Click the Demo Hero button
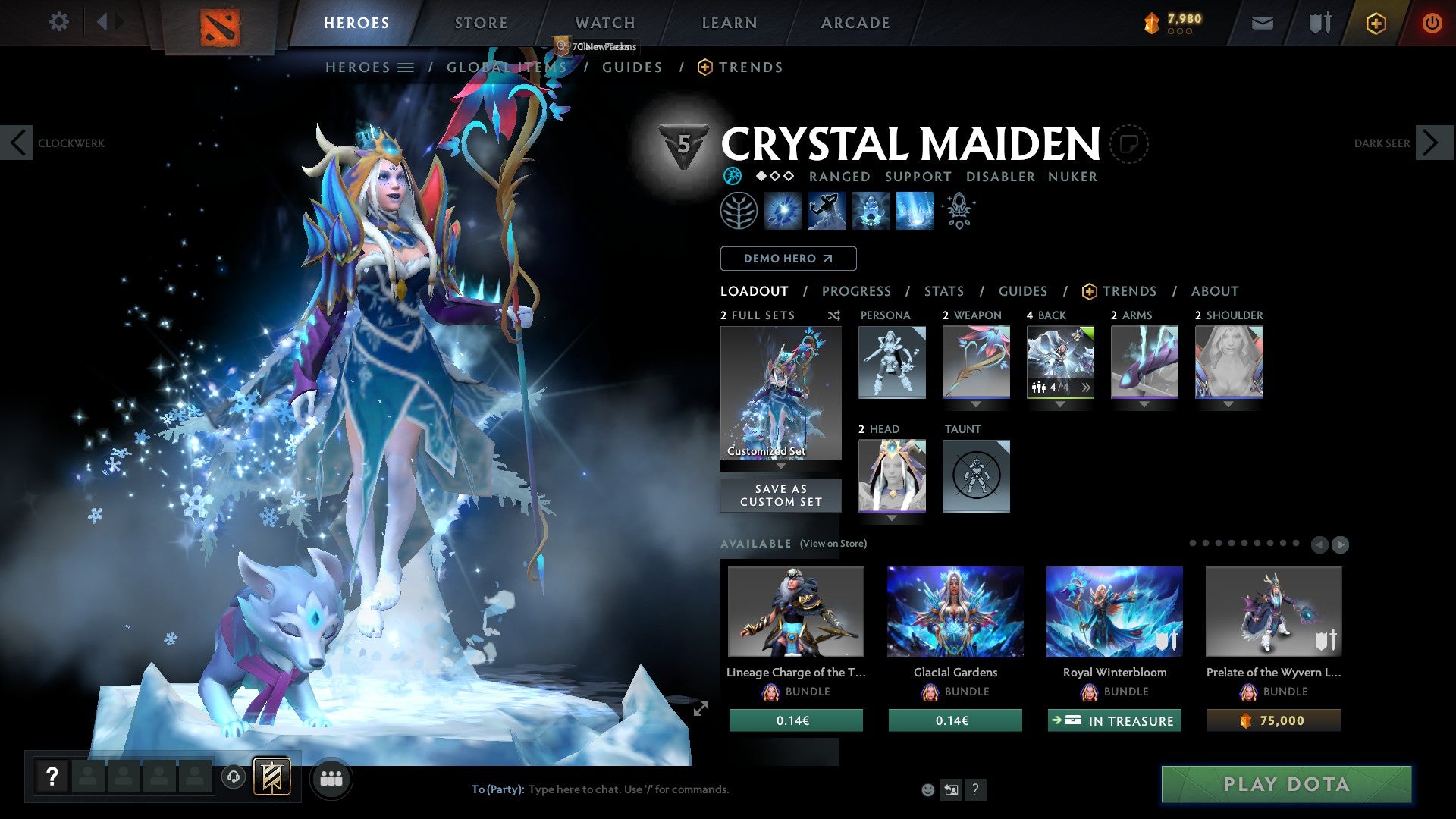The height and width of the screenshot is (819, 1456). pyautogui.click(x=788, y=258)
